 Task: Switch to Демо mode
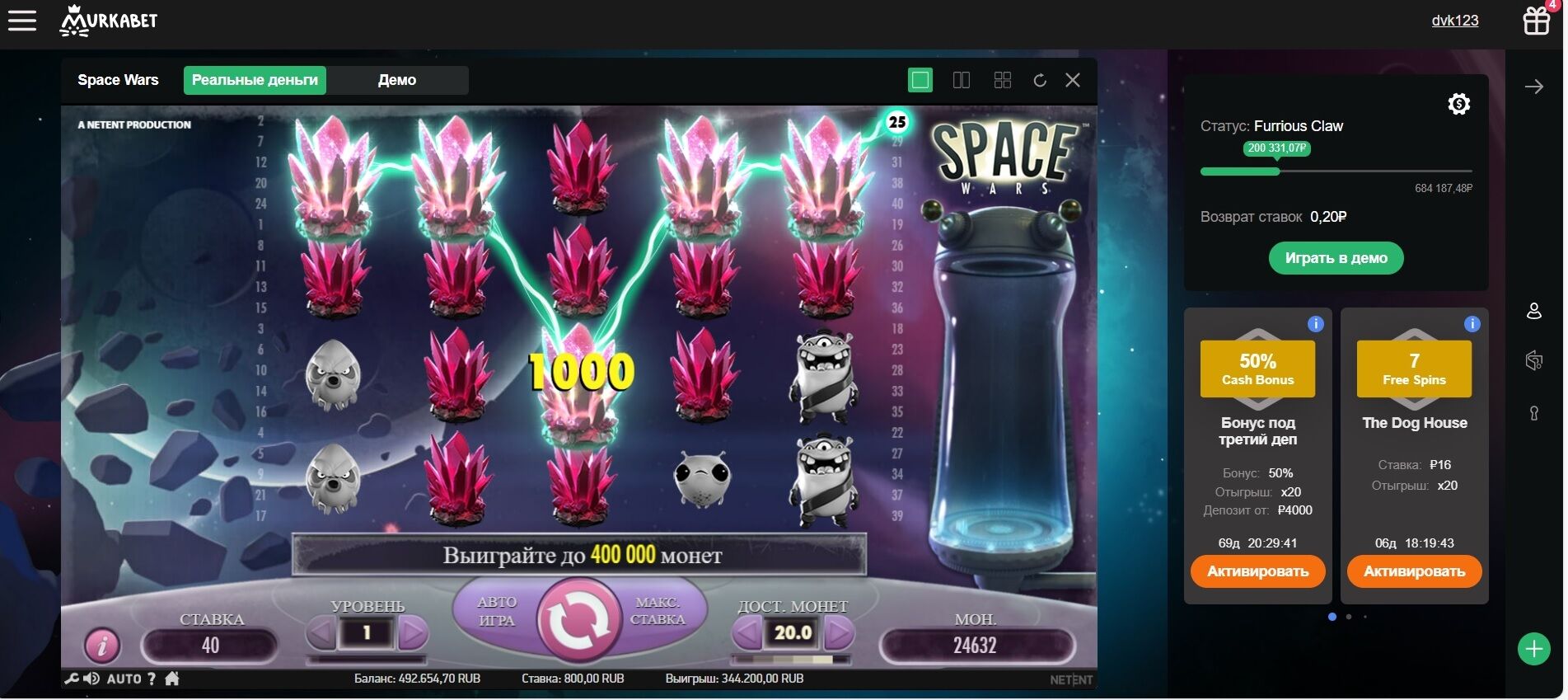397,80
